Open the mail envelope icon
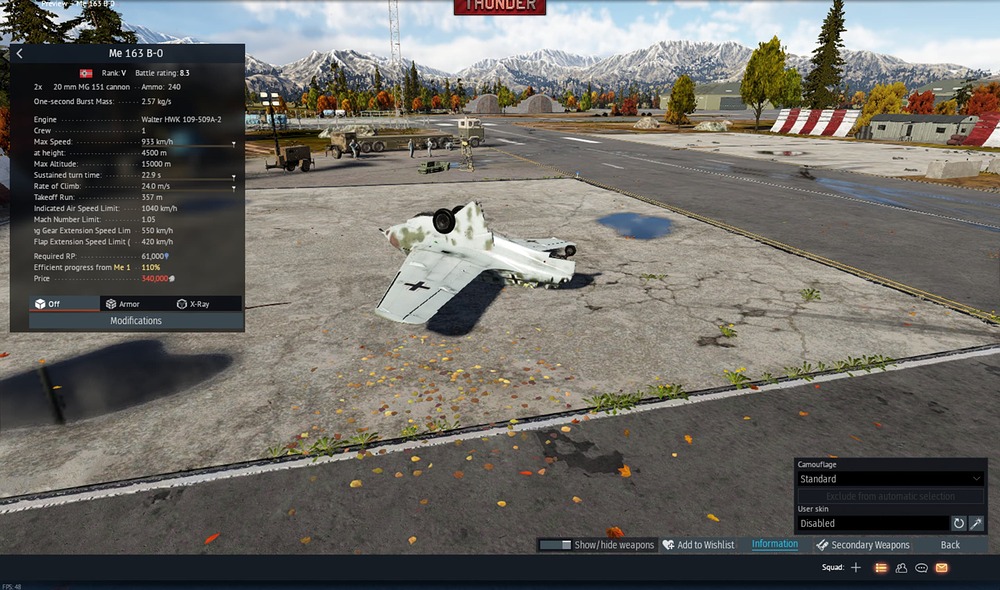This screenshot has height=590, width=1000. pyautogui.click(x=942, y=568)
